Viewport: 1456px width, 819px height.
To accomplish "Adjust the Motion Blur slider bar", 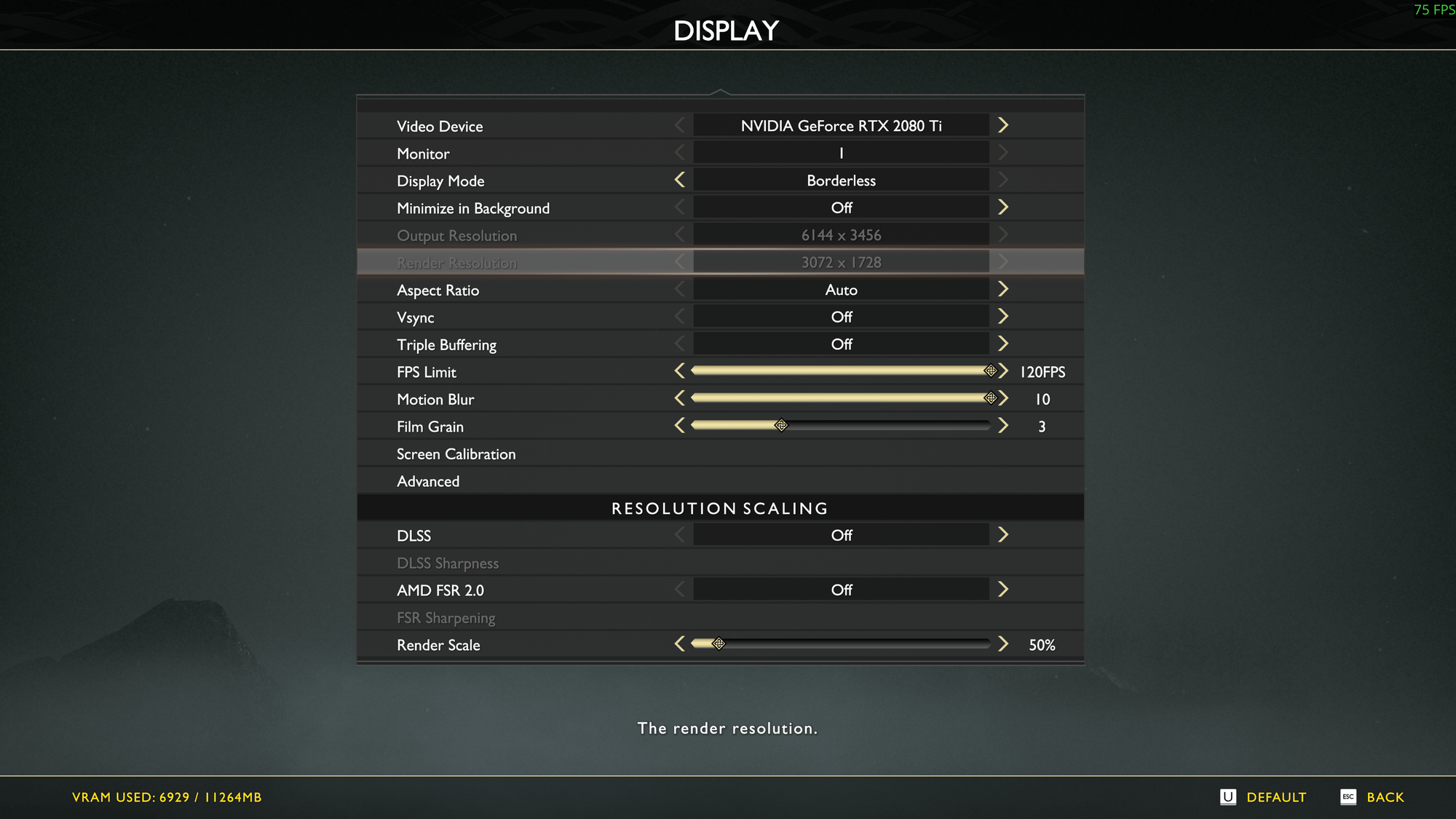I will [841, 398].
